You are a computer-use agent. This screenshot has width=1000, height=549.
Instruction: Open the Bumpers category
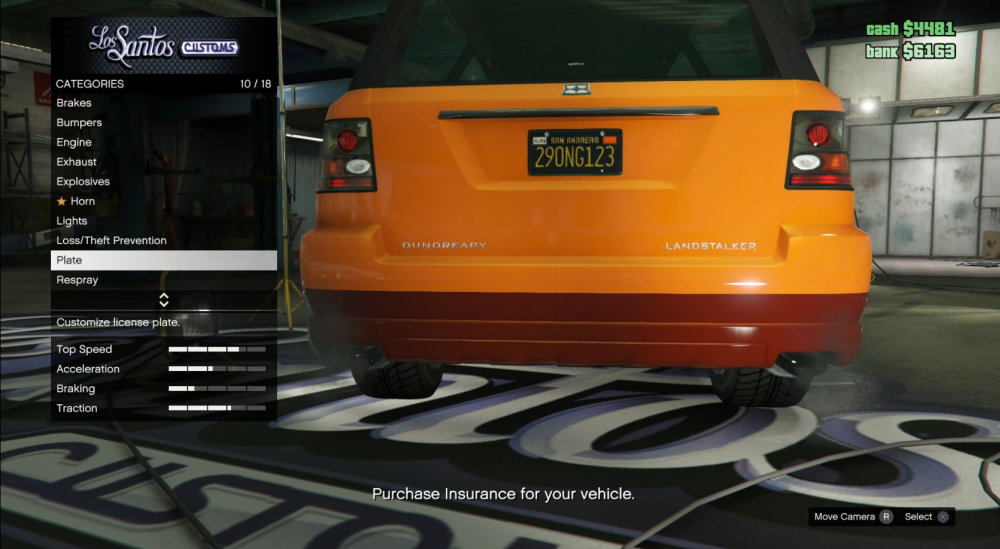pos(80,123)
